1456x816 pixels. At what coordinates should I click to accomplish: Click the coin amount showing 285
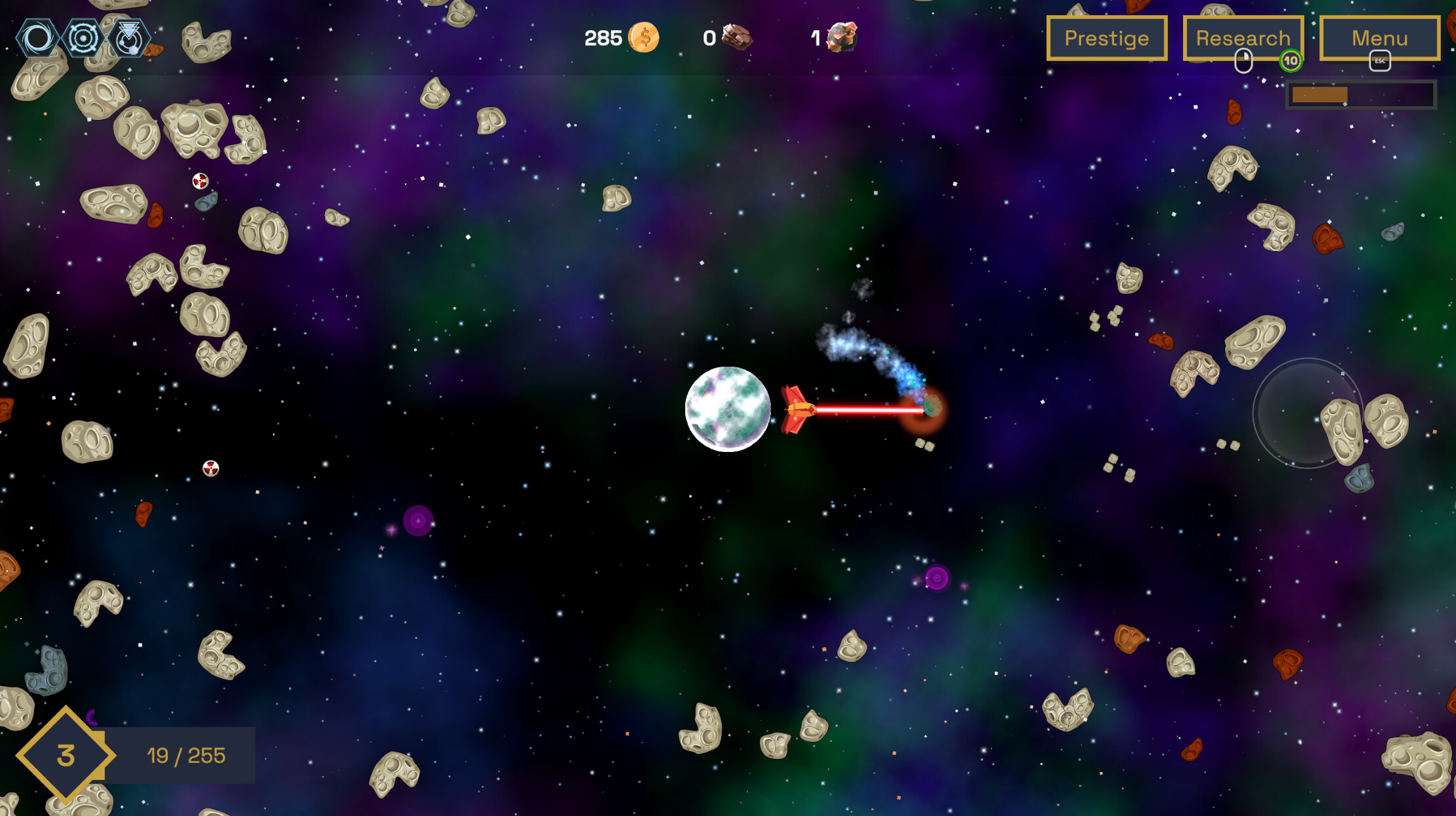tap(604, 37)
